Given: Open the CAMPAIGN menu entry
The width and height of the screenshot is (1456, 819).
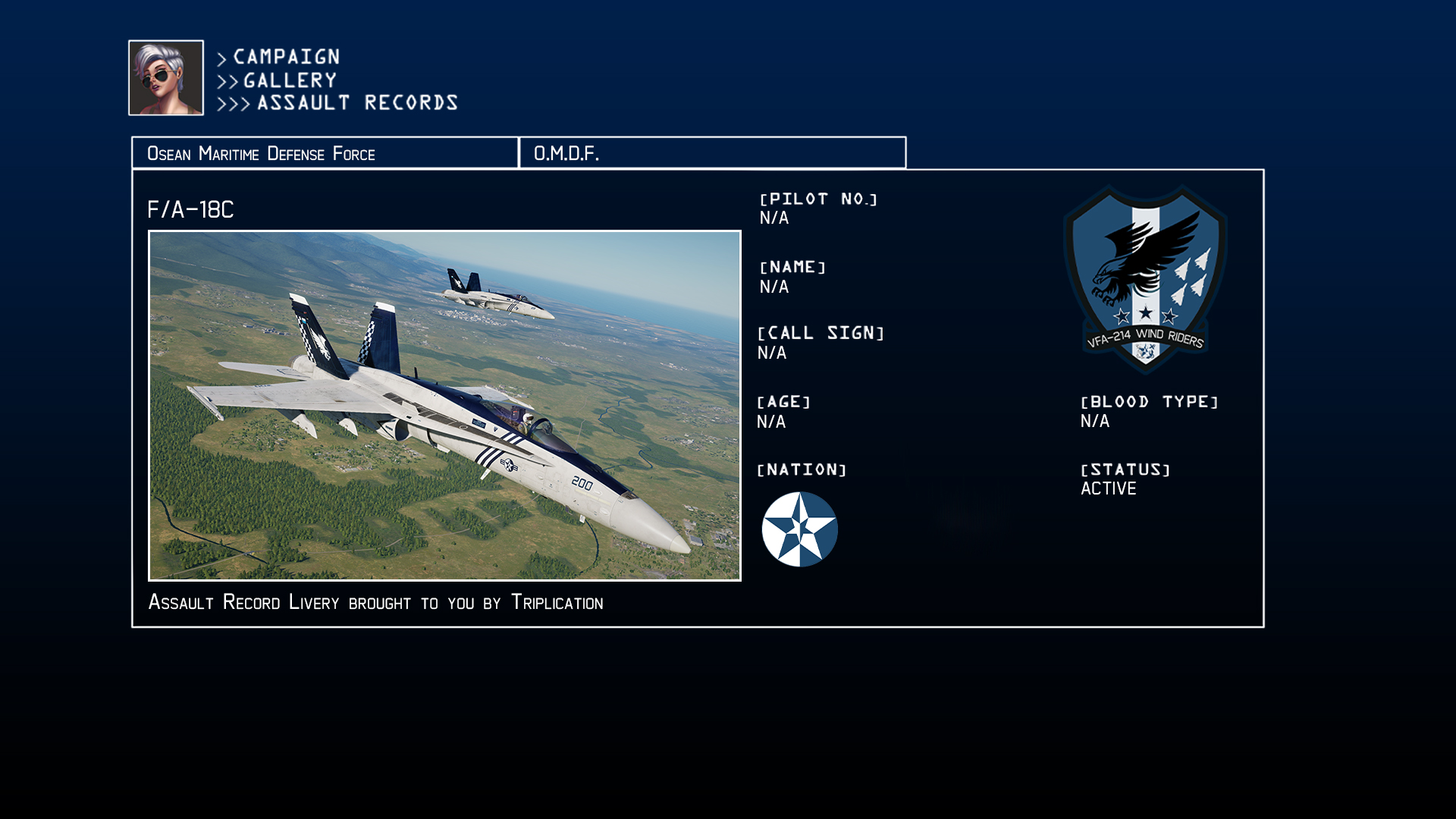Looking at the screenshot, I should (284, 56).
